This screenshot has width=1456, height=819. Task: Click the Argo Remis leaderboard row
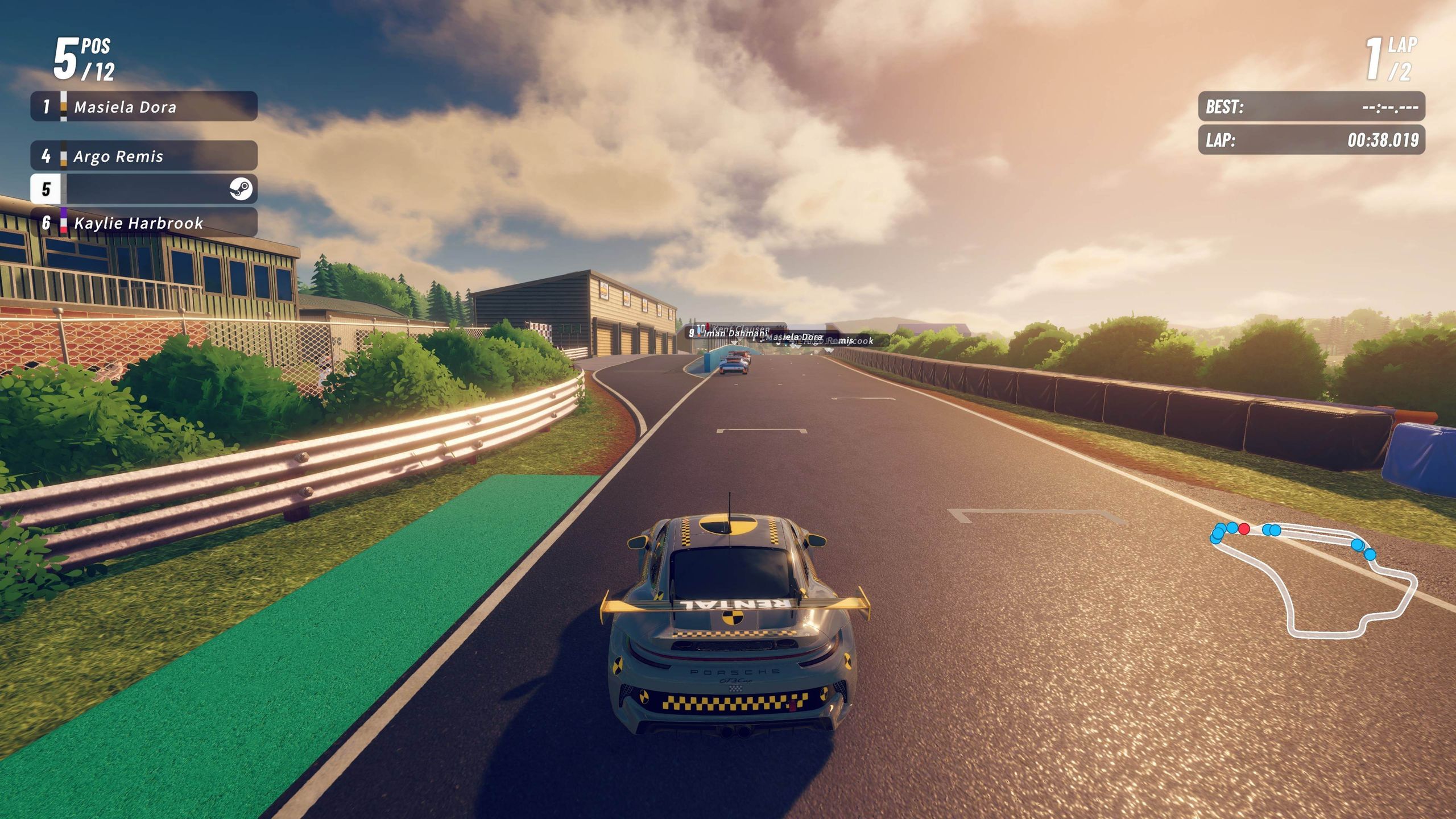(x=142, y=155)
